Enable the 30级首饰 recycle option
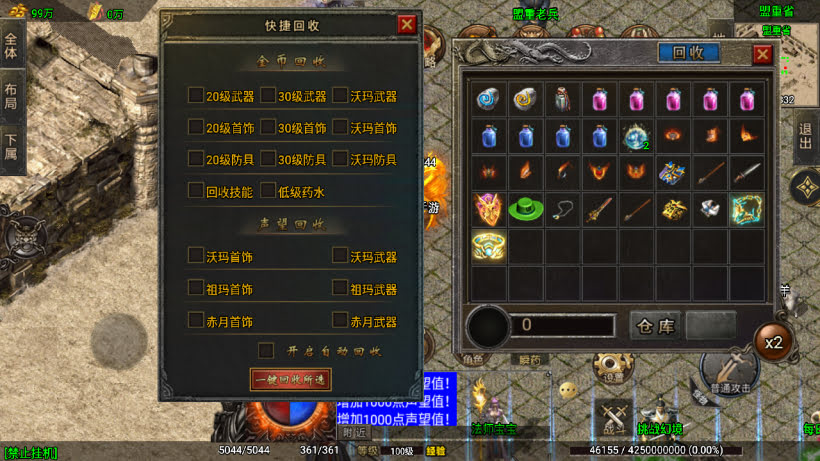The image size is (820, 461). [x=267, y=128]
